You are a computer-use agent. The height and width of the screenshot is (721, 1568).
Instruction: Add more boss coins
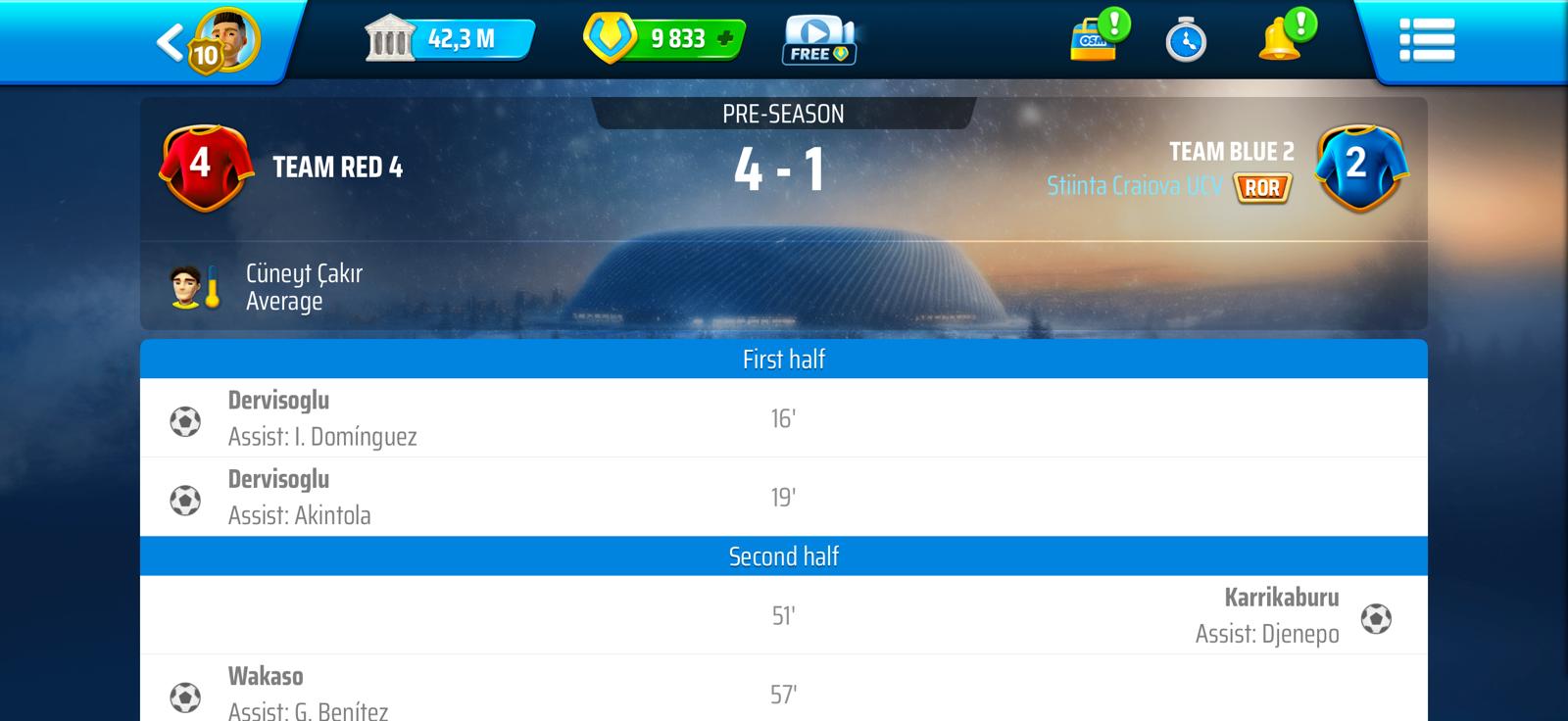point(725,39)
